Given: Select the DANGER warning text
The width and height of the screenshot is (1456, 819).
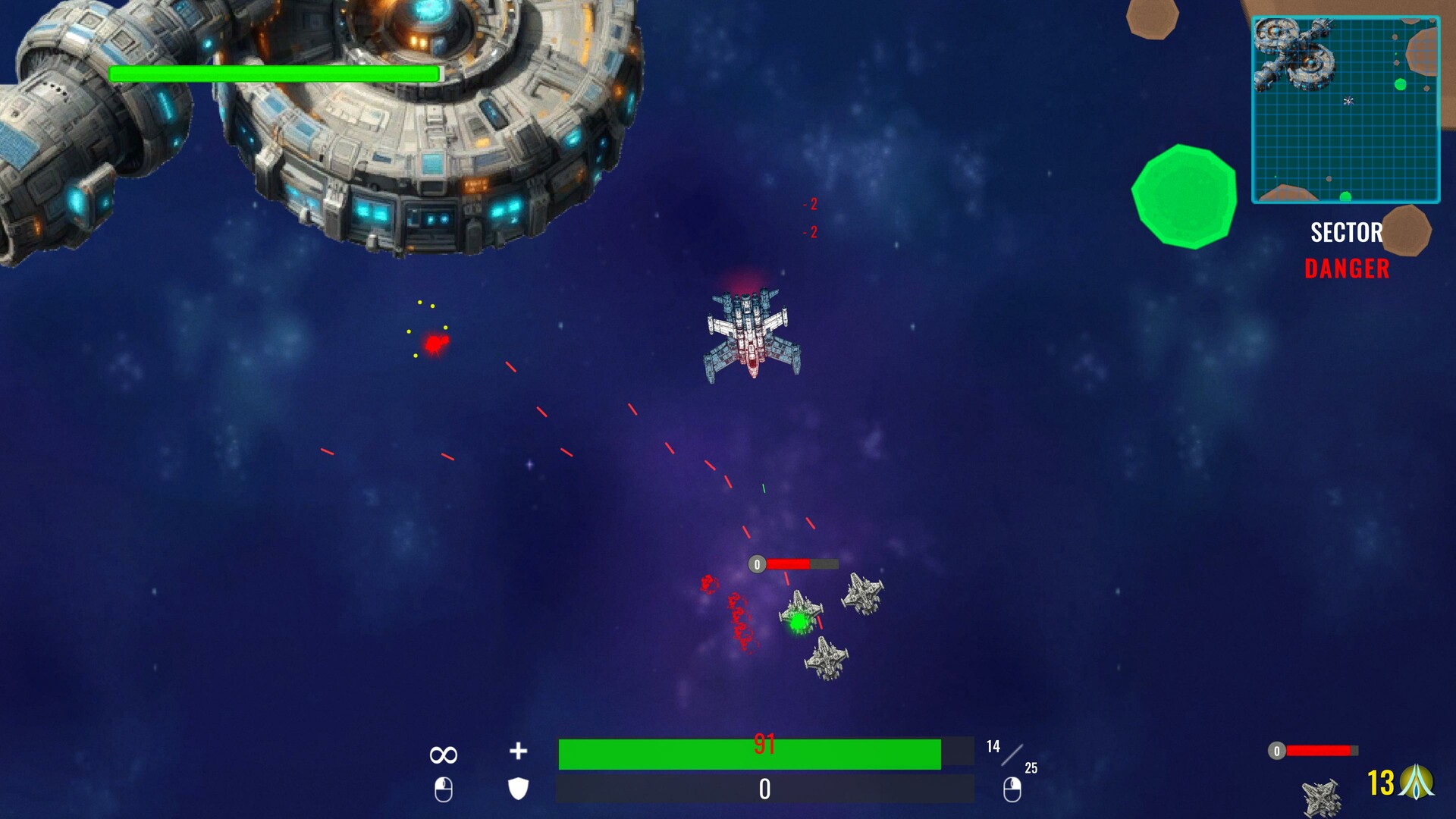Looking at the screenshot, I should (1347, 268).
